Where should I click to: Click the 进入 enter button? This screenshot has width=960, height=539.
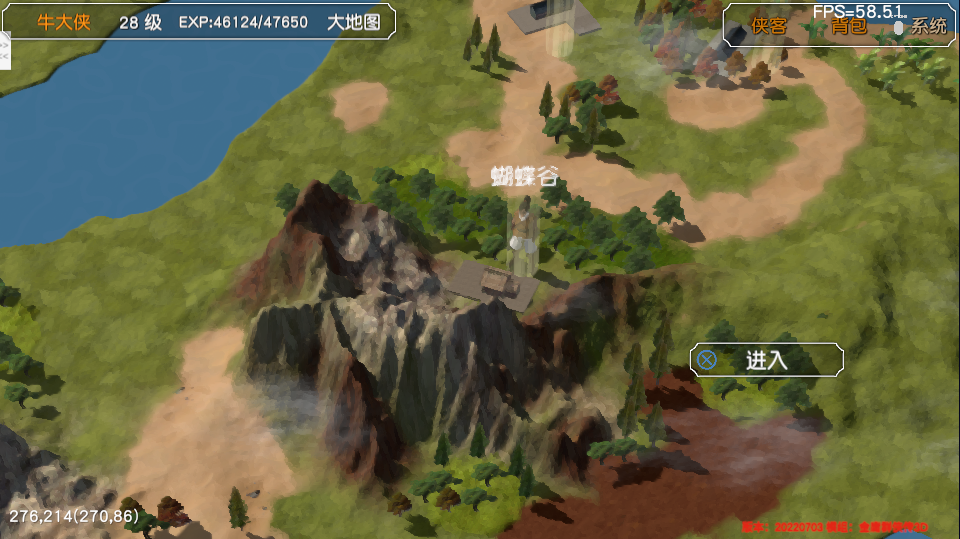pos(766,360)
